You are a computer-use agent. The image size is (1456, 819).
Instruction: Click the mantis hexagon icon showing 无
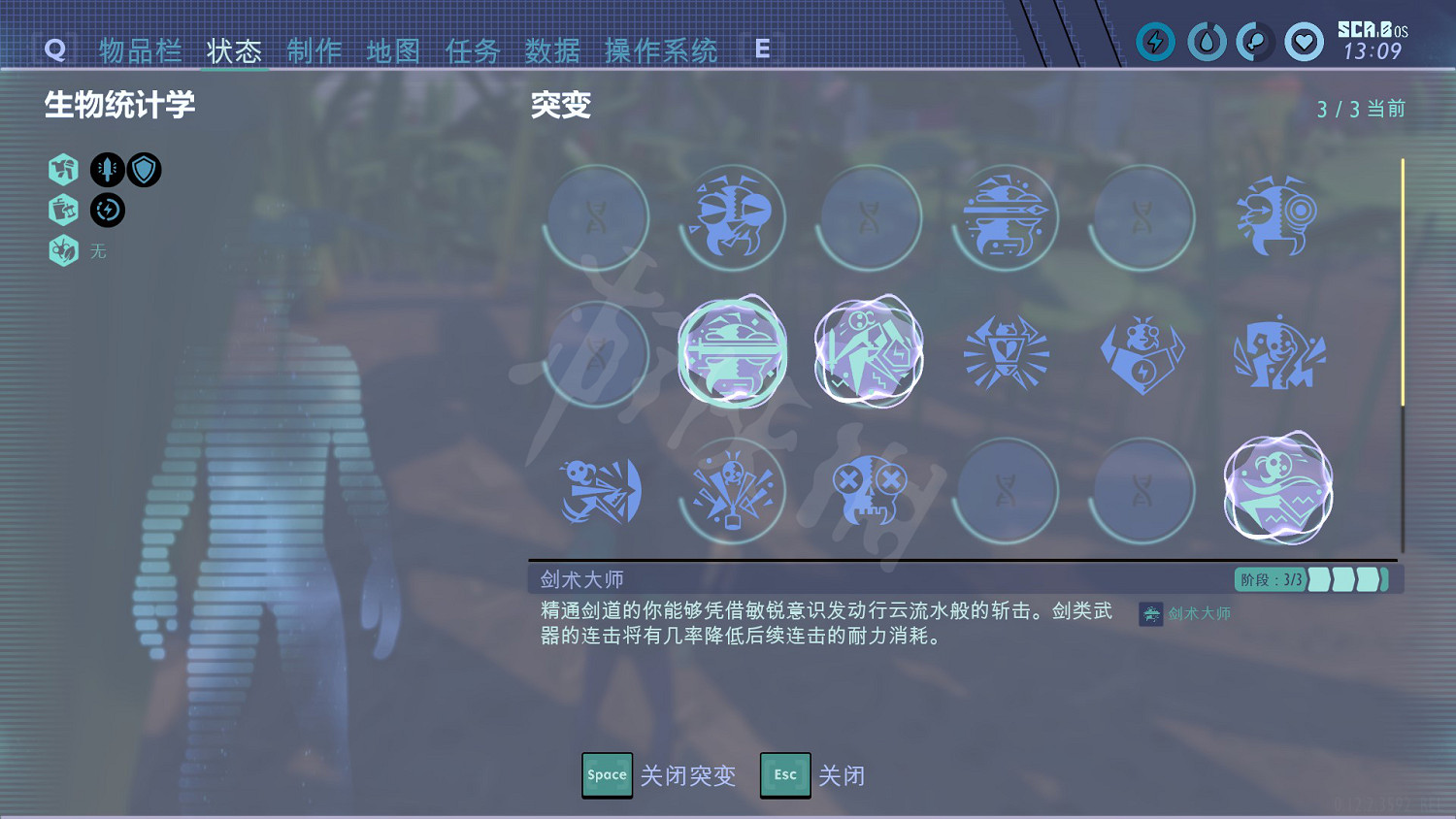pyautogui.click(x=63, y=250)
